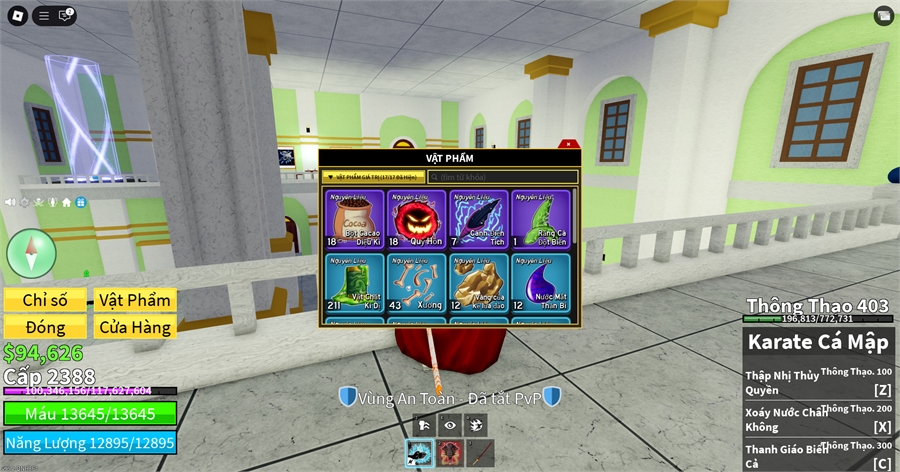The width and height of the screenshot is (900, 472).
Task: Open the Chỉ số stats menu
Action: tap(44, 300)
